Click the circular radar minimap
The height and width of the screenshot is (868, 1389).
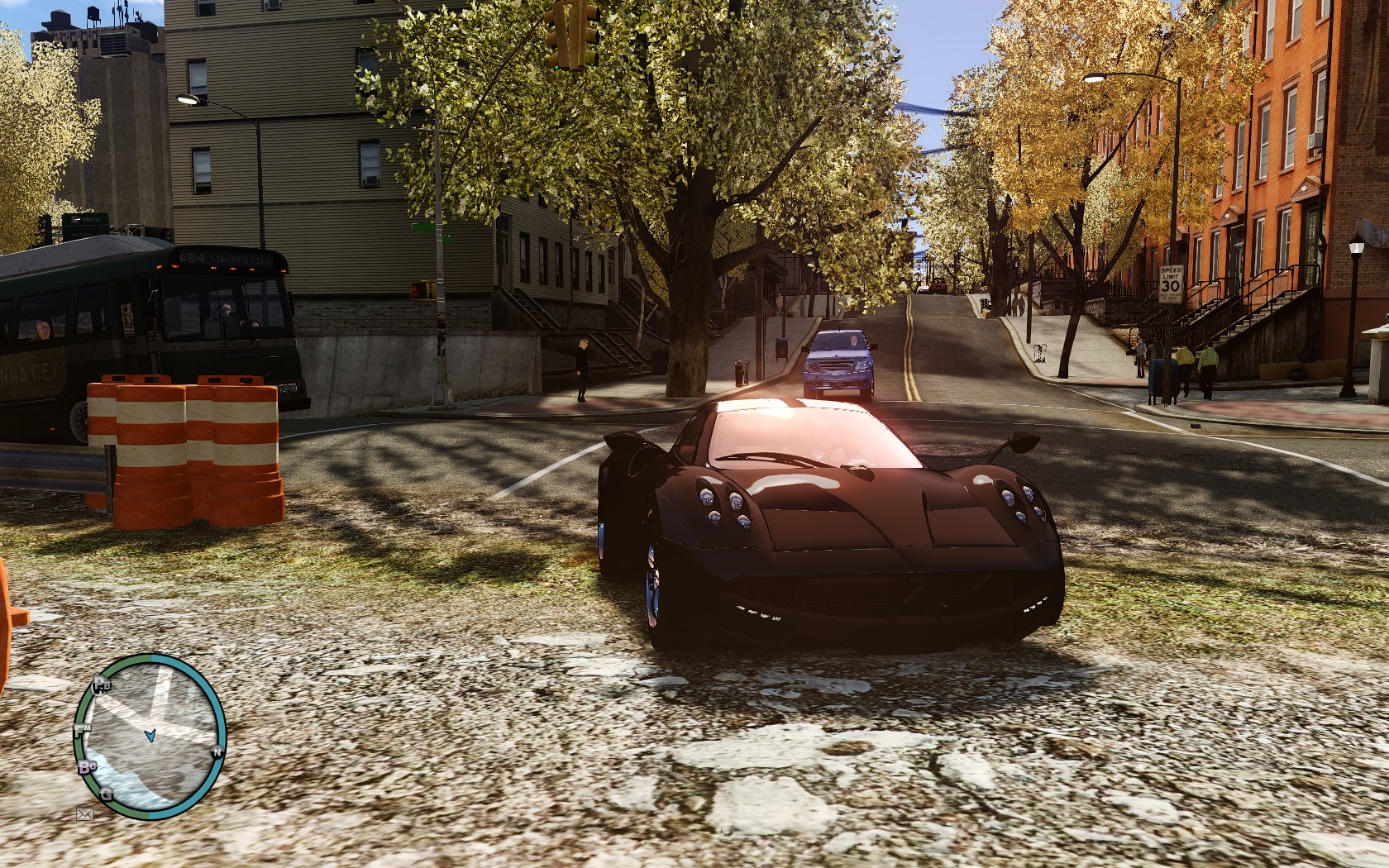coord(150,737)
